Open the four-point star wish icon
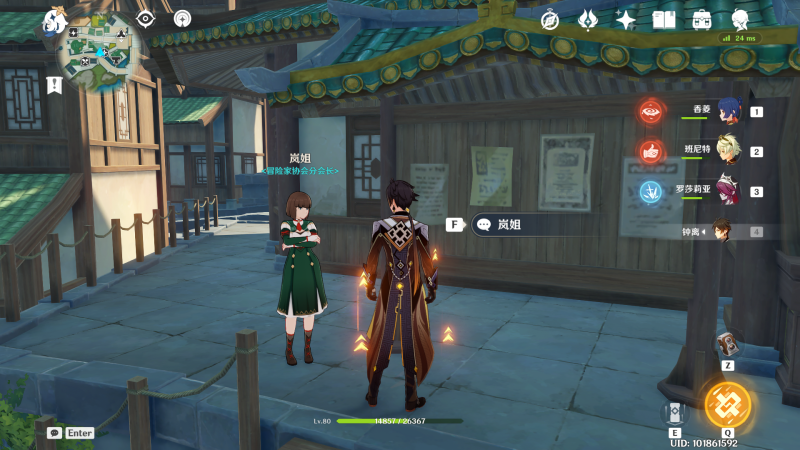This screenshot has width=800, height=450. click(x=626, y=19)
